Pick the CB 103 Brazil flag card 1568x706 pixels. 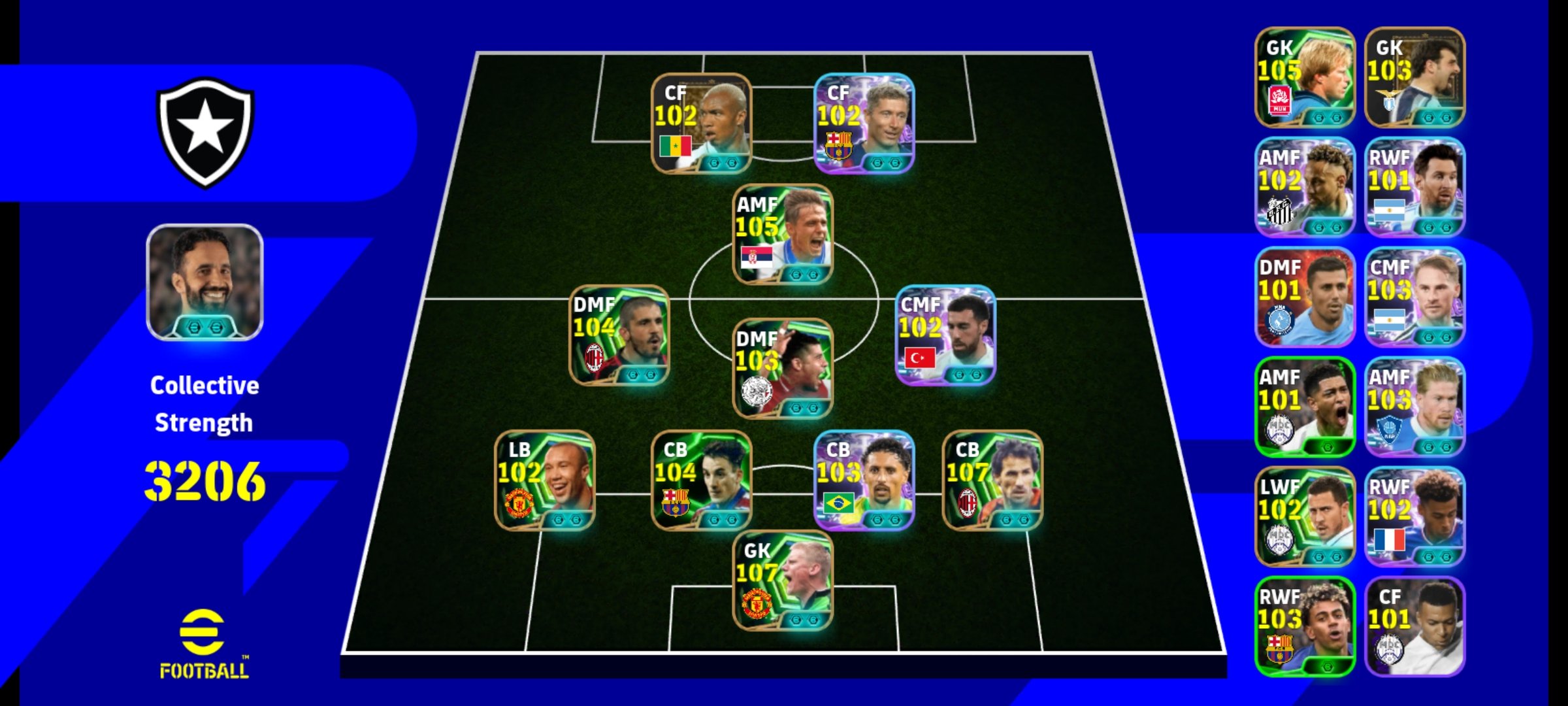pos(864,480)
